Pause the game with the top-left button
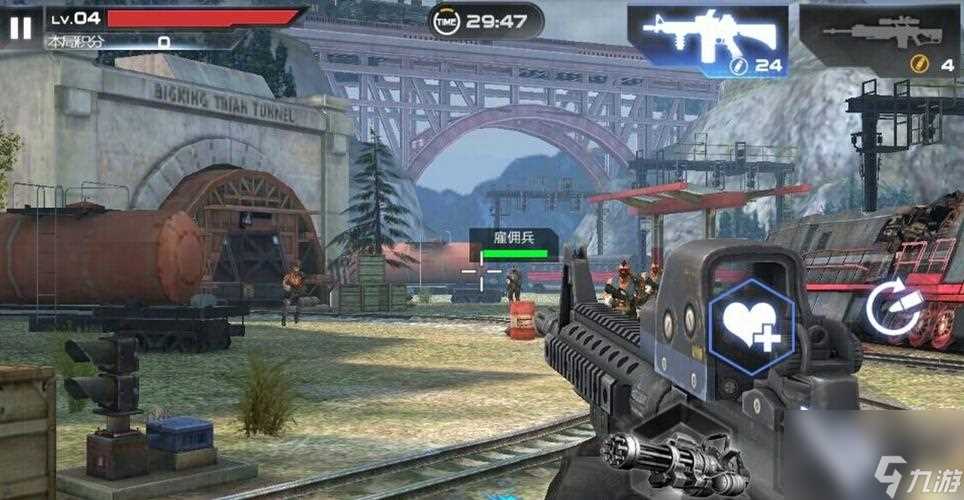Screen dimensions: 964x500 (x=20, y=28)
